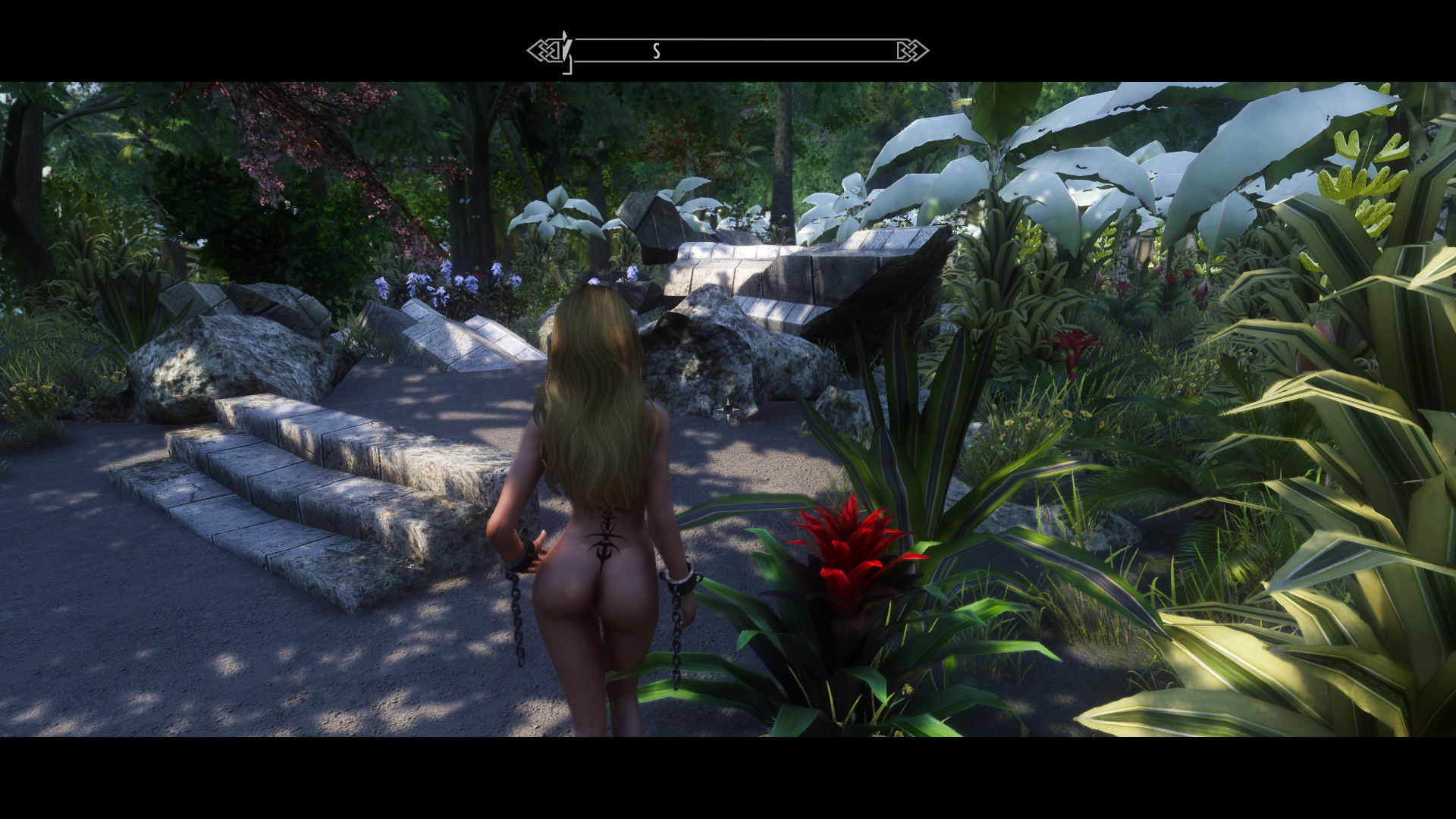Select the South heading on the compass bar
Screen dimensions: 1456x819
click(x=657, y=52)
